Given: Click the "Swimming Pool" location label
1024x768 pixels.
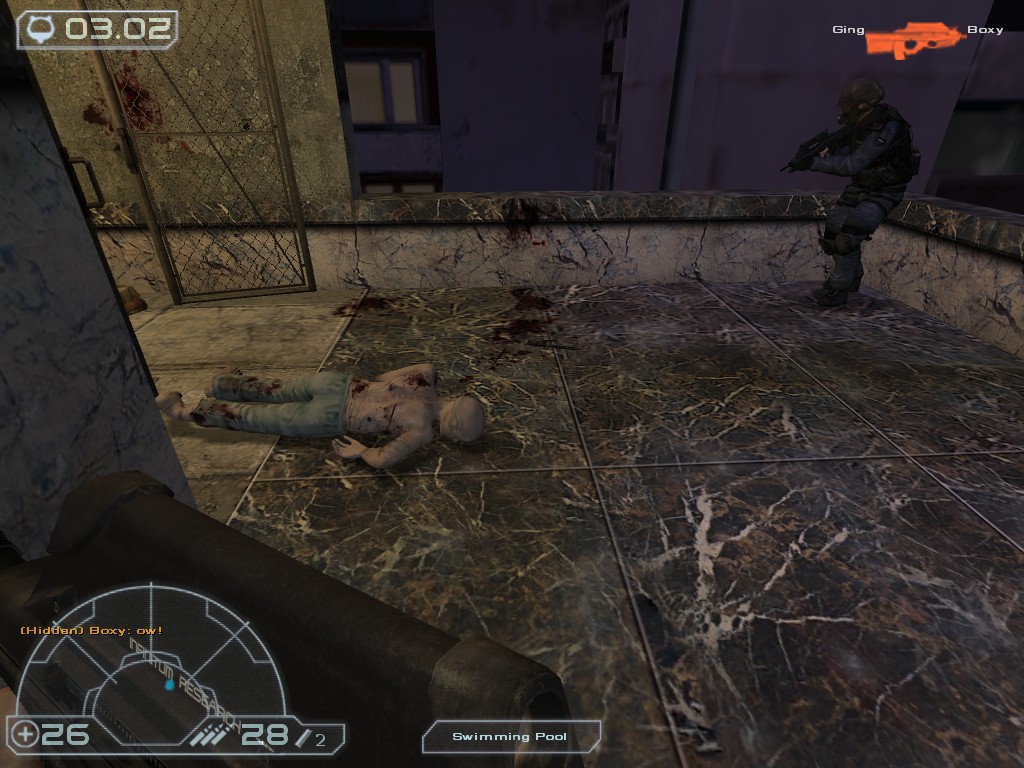Looking at the screenshot, I should [x=510, y=737].
